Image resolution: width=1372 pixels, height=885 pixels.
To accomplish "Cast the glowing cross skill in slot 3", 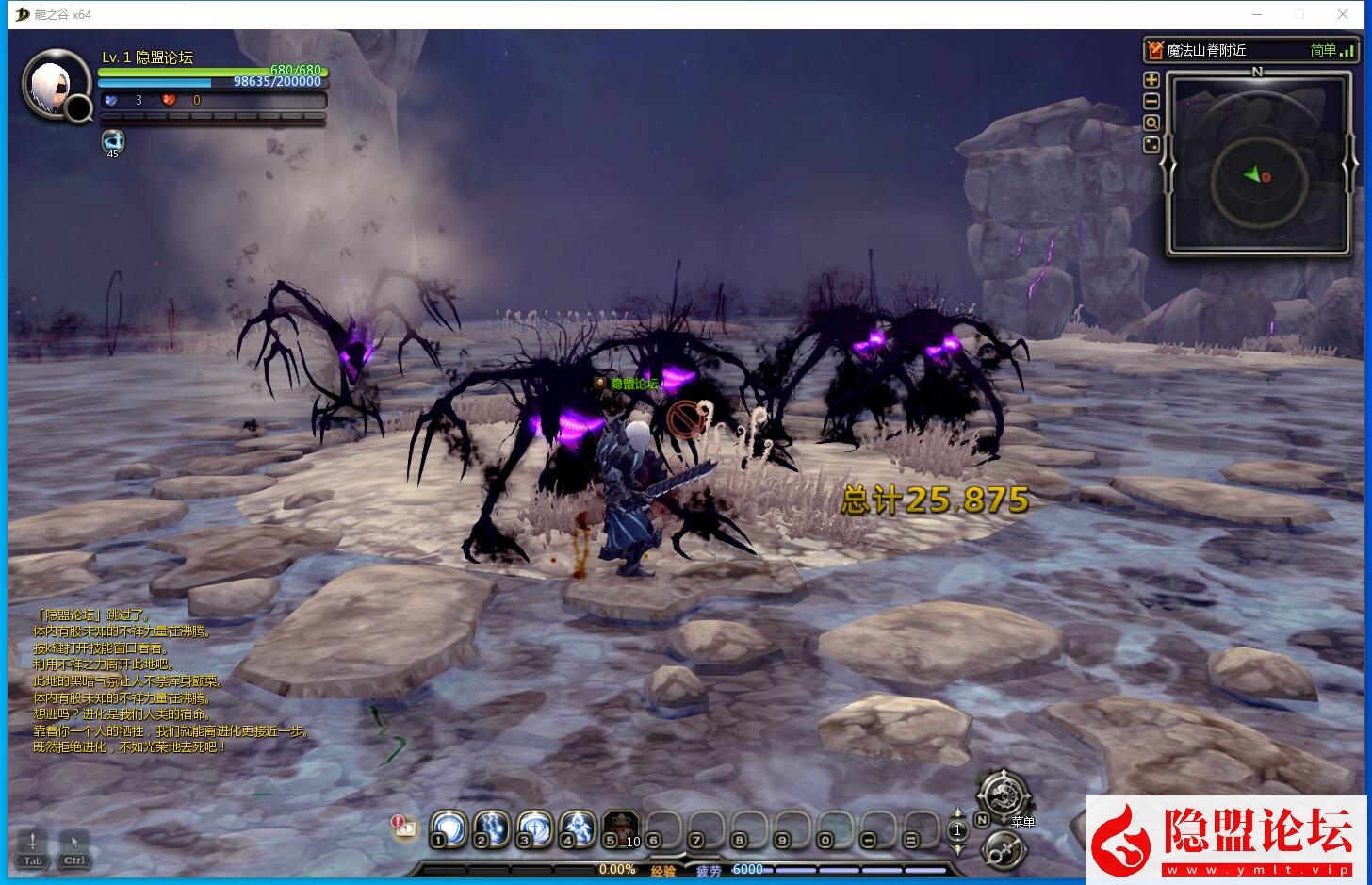I will 534,828.
